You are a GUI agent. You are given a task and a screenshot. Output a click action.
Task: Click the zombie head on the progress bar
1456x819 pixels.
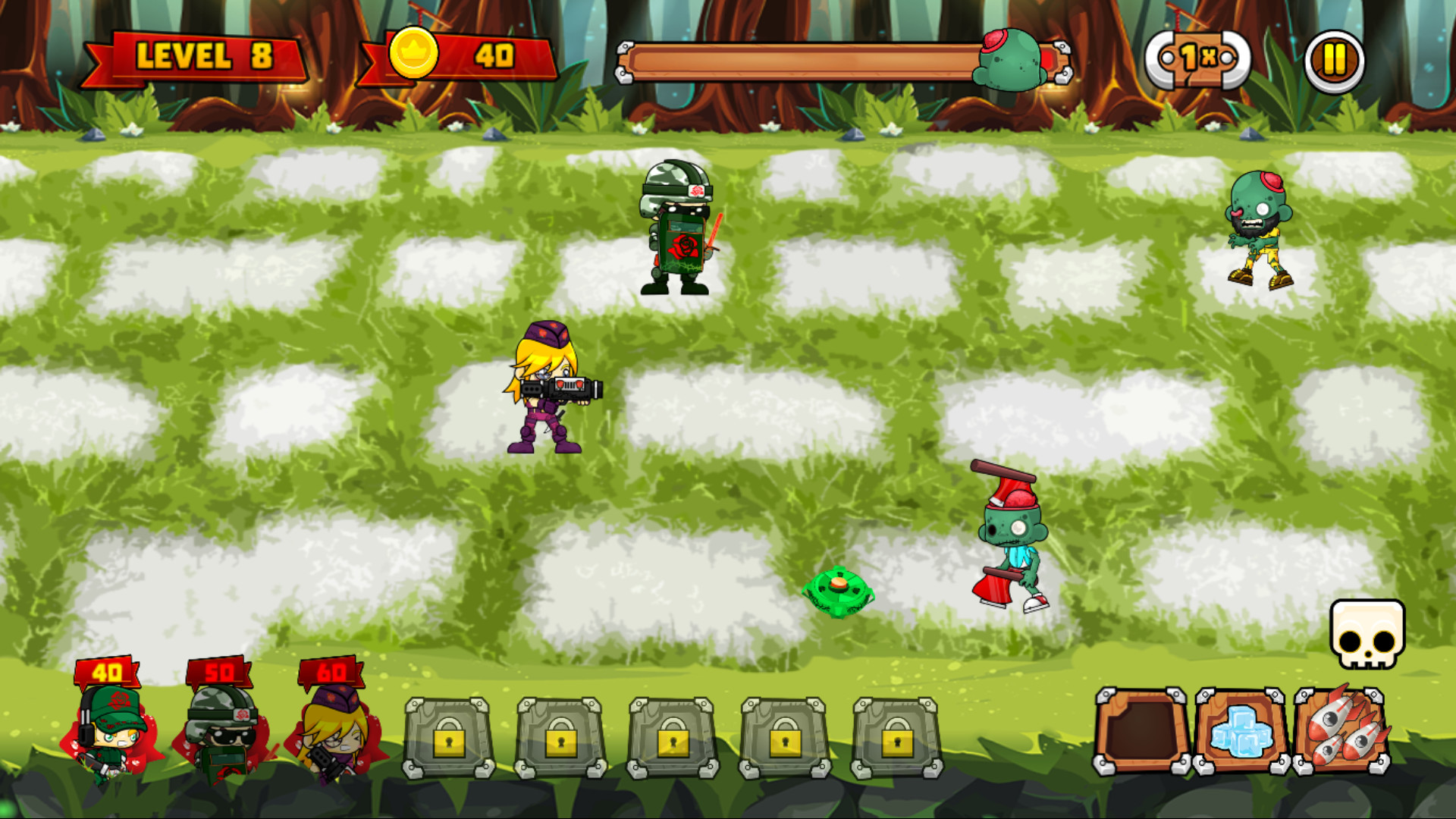(x=1009, y=61)
